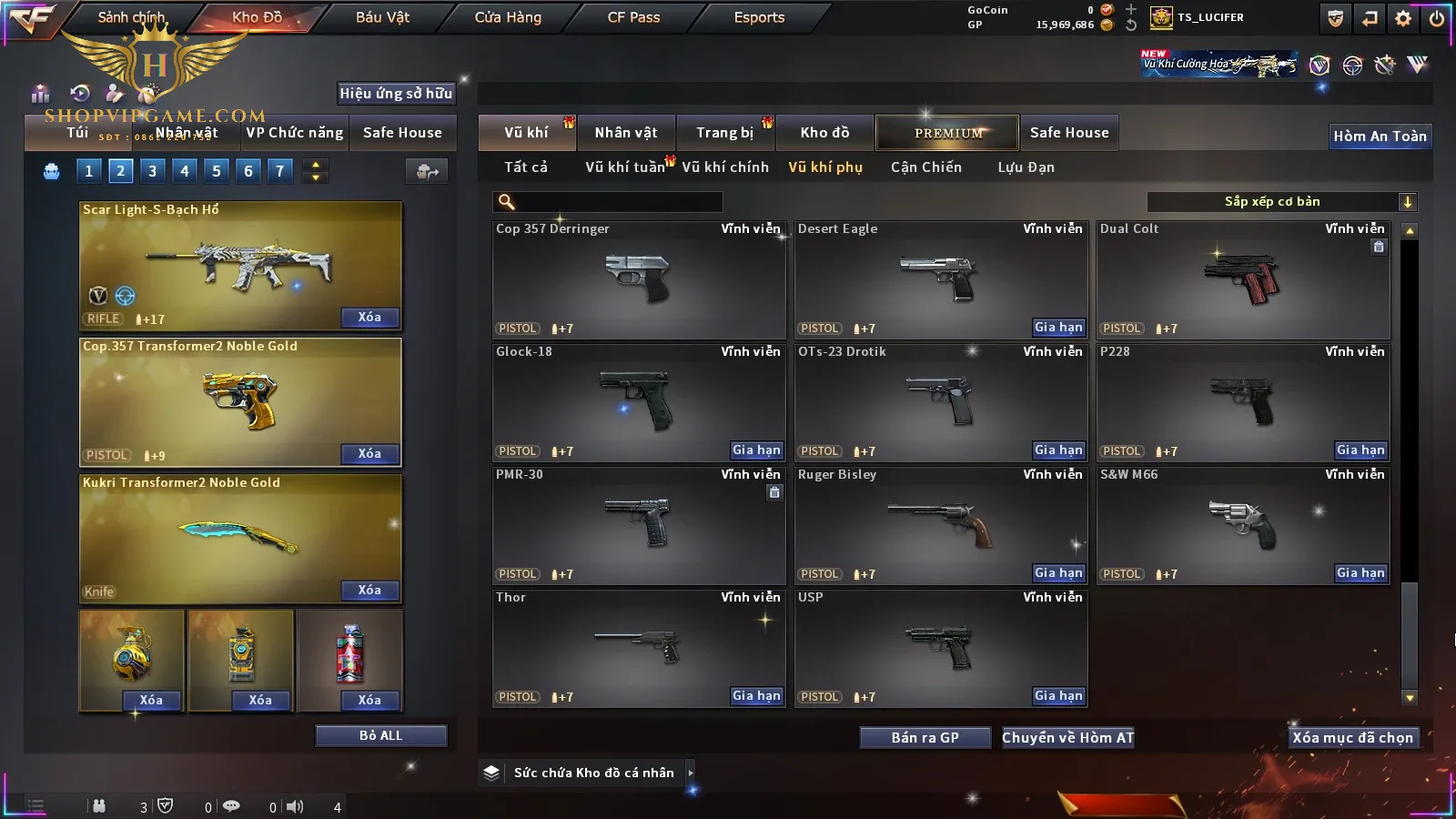Image resolution: width=1456 pixels, height=819 pixels.
Task: Pick the Ruger Bisley revolver card
Action: [941, 525]
